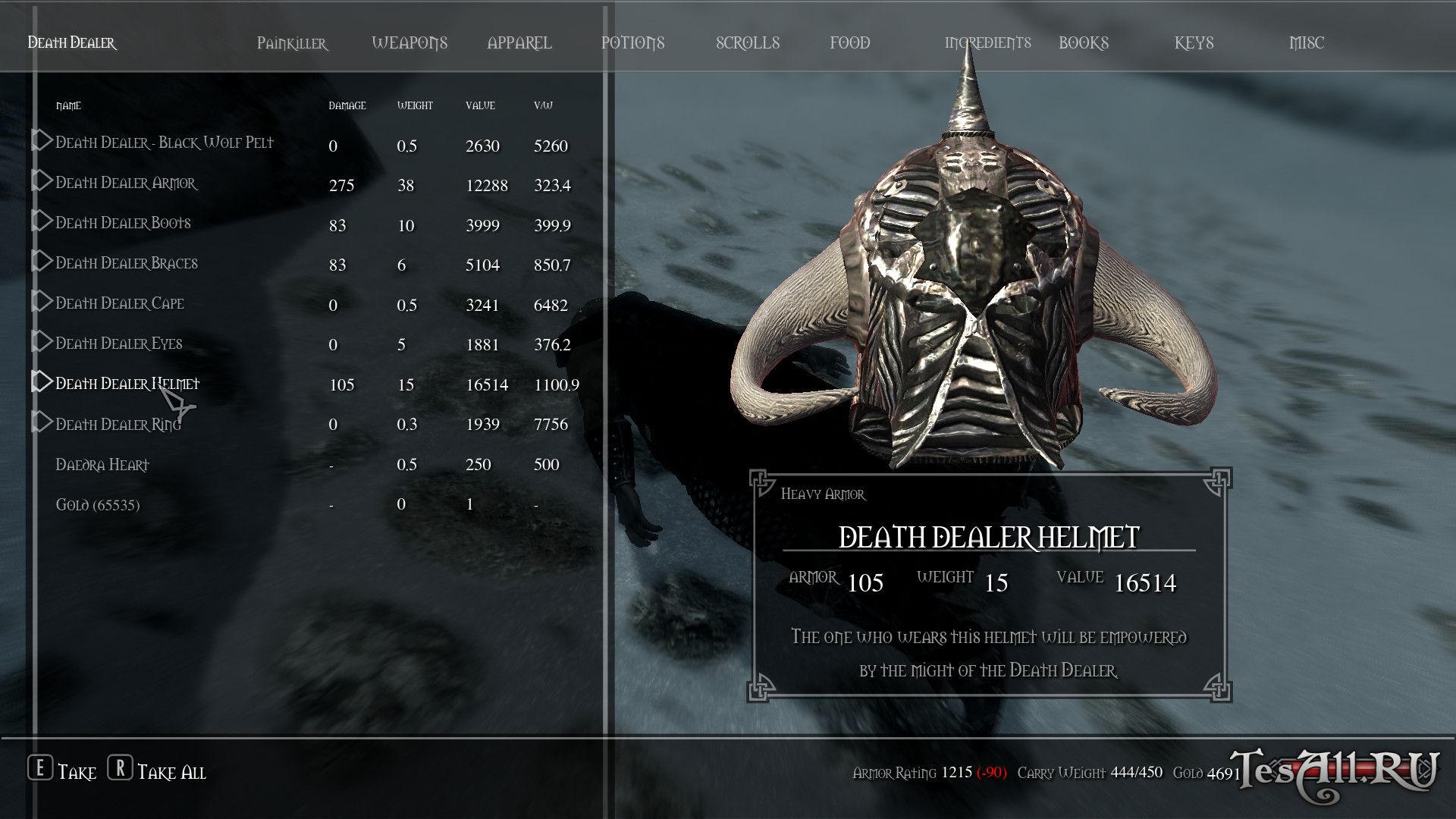1456x819 pixels.
Task: Sort the list by Value column header
Action: tap(480, 106)
